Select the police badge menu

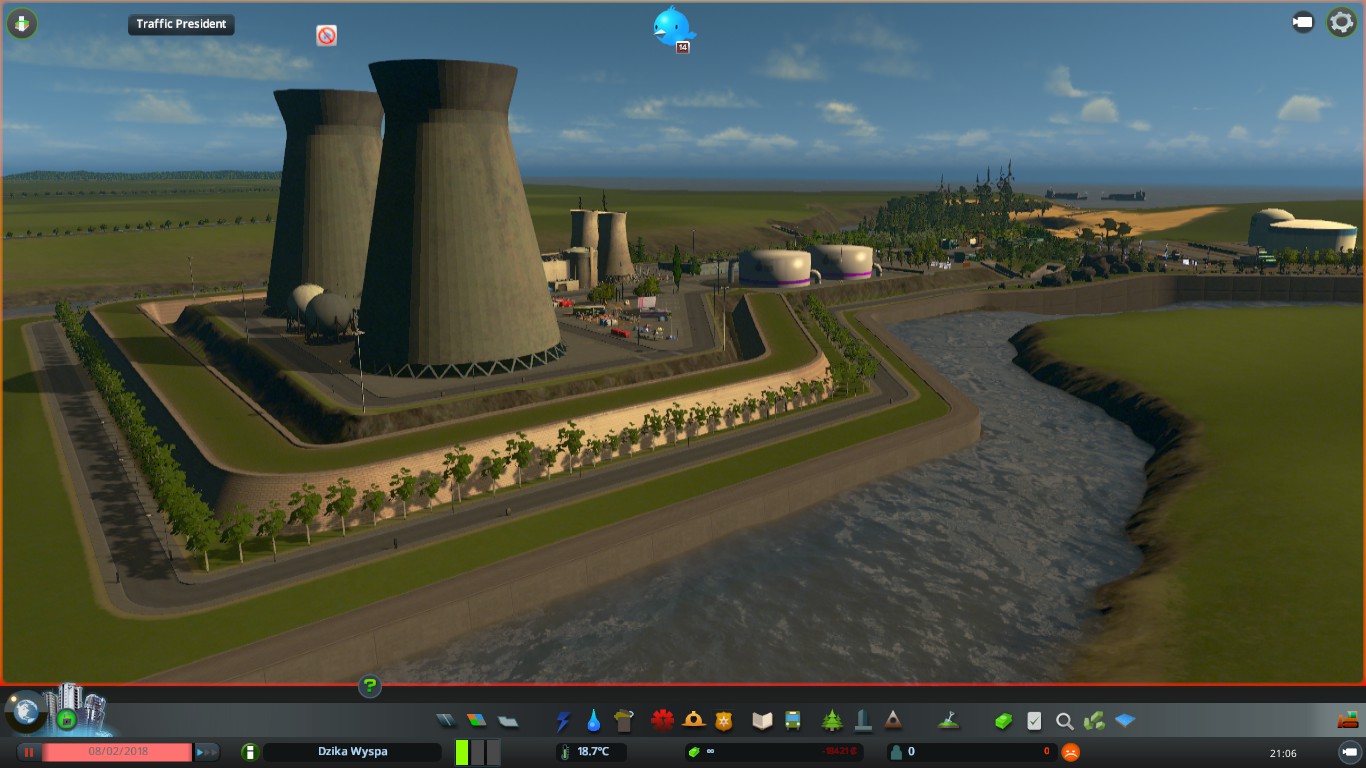click(x=723, y=720)
